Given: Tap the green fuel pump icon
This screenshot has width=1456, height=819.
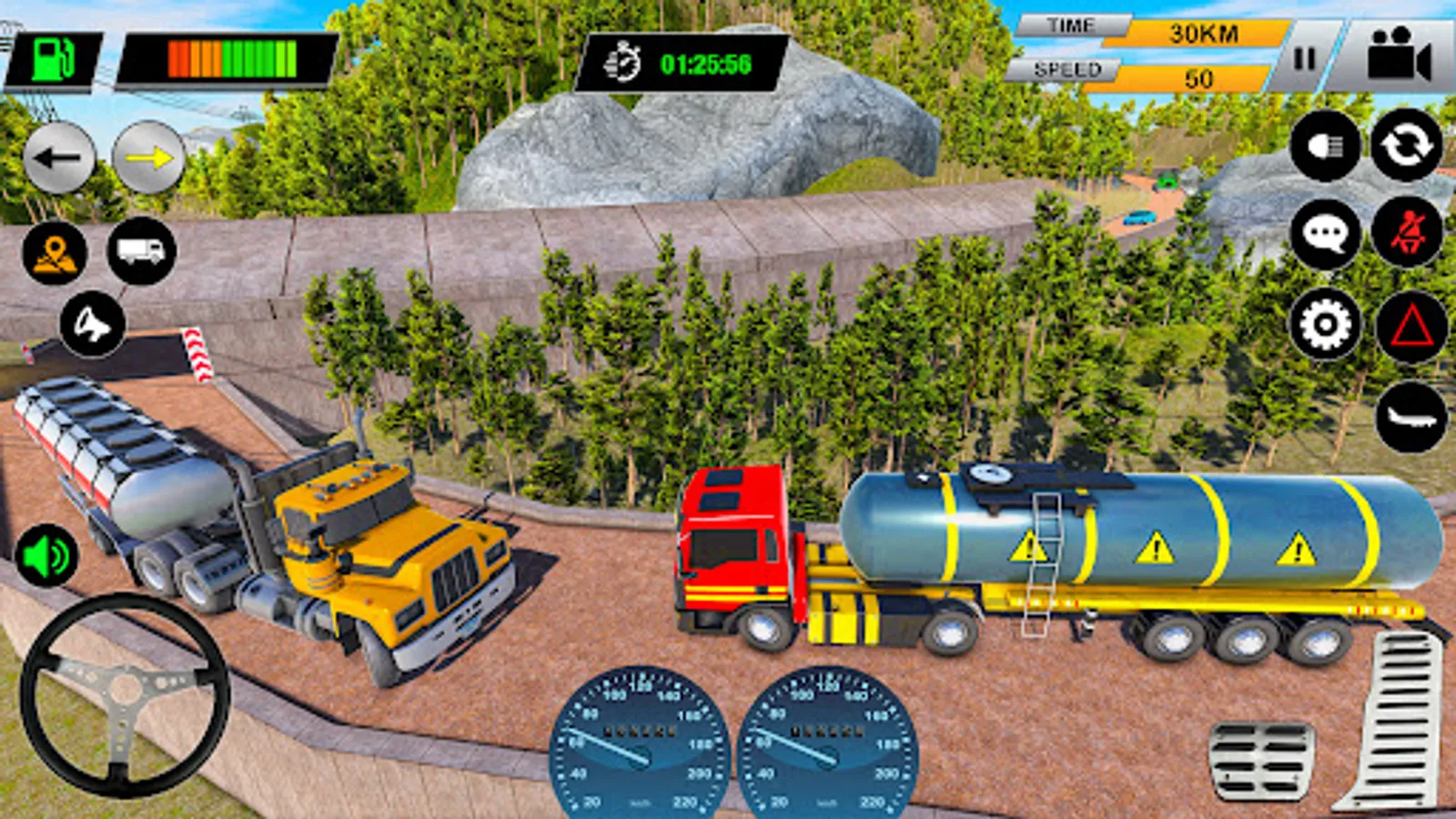Looking at the screenshot, I should 54,61.
